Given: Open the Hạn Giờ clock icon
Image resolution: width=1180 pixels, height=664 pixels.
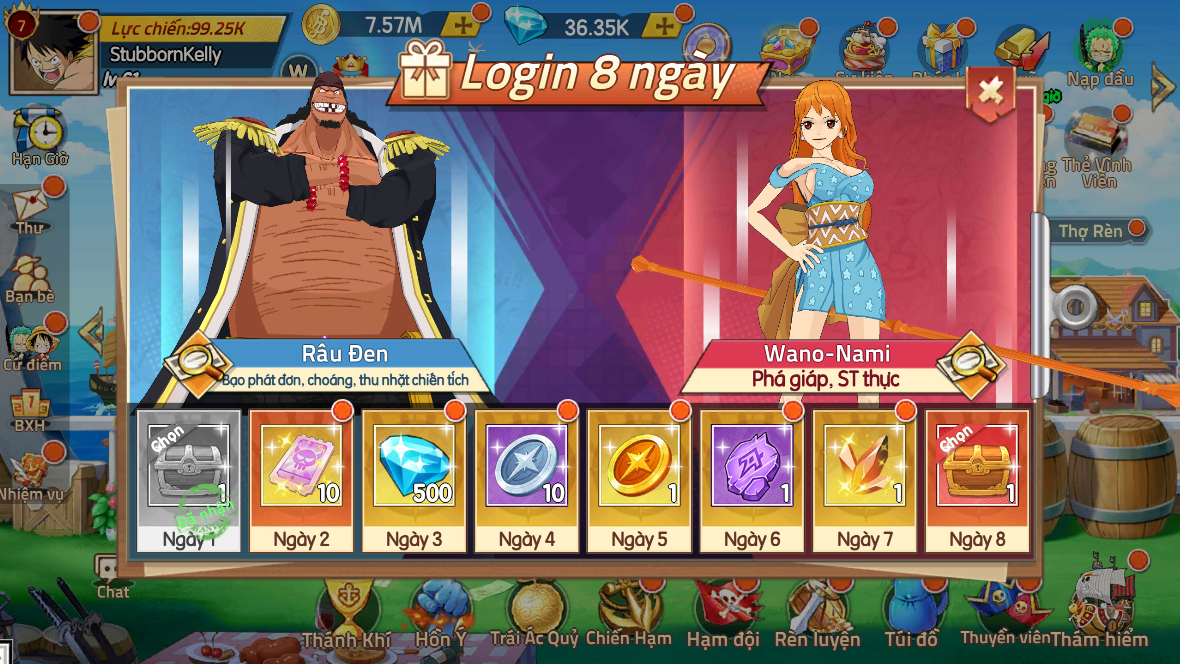Looking at the screenshot, I should click(40, 135).
